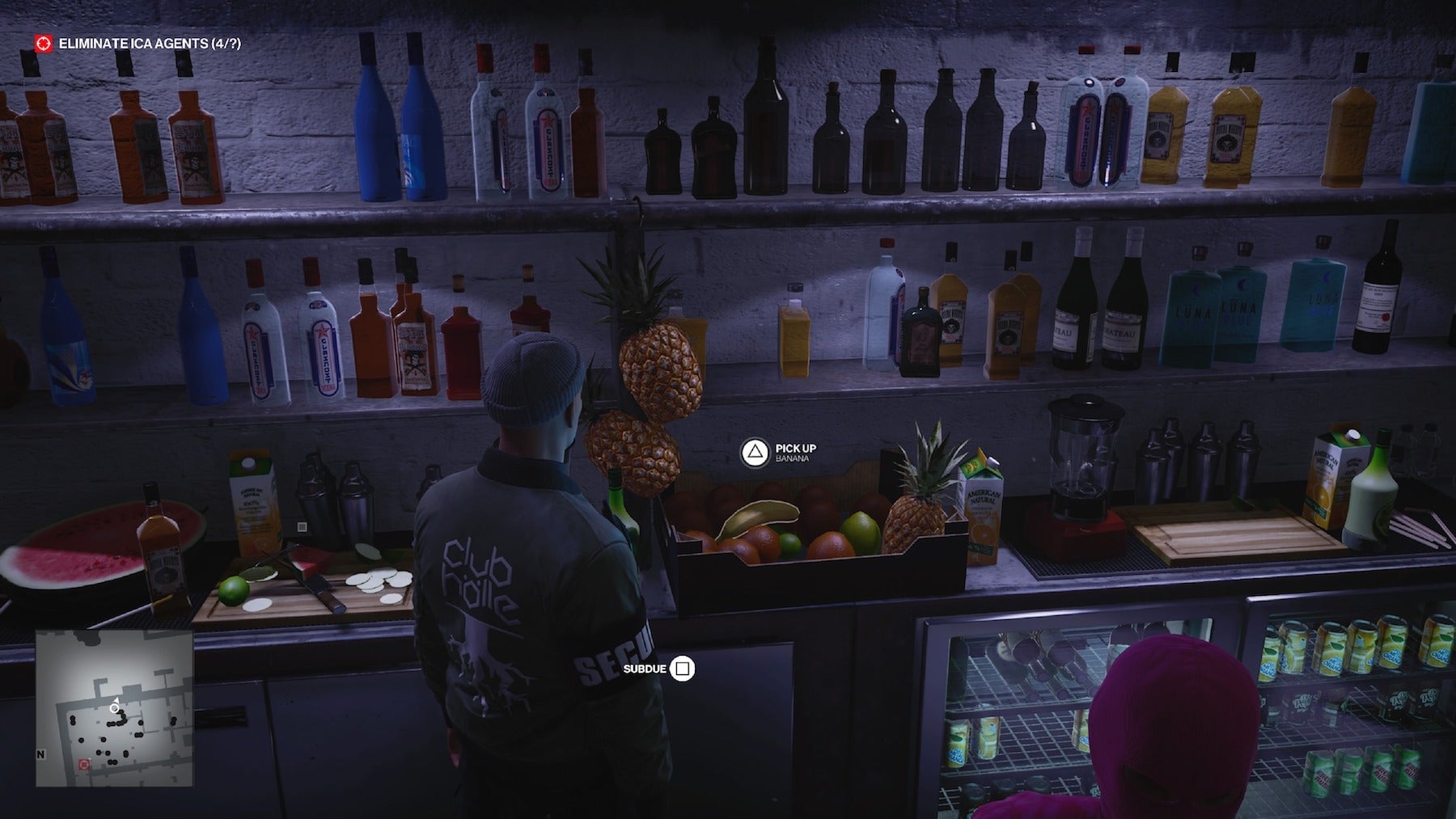
Task: Click the red objective dot on the minimap
Action: [84, 765]
